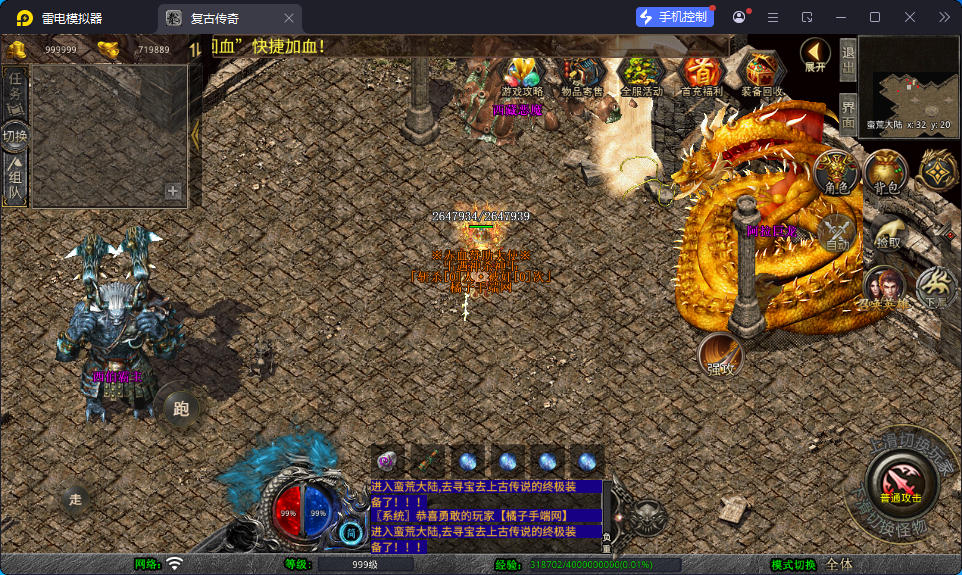Click the 界面 interface button
The height and width of the screenshot is (575, 962).
click(848, 113)
